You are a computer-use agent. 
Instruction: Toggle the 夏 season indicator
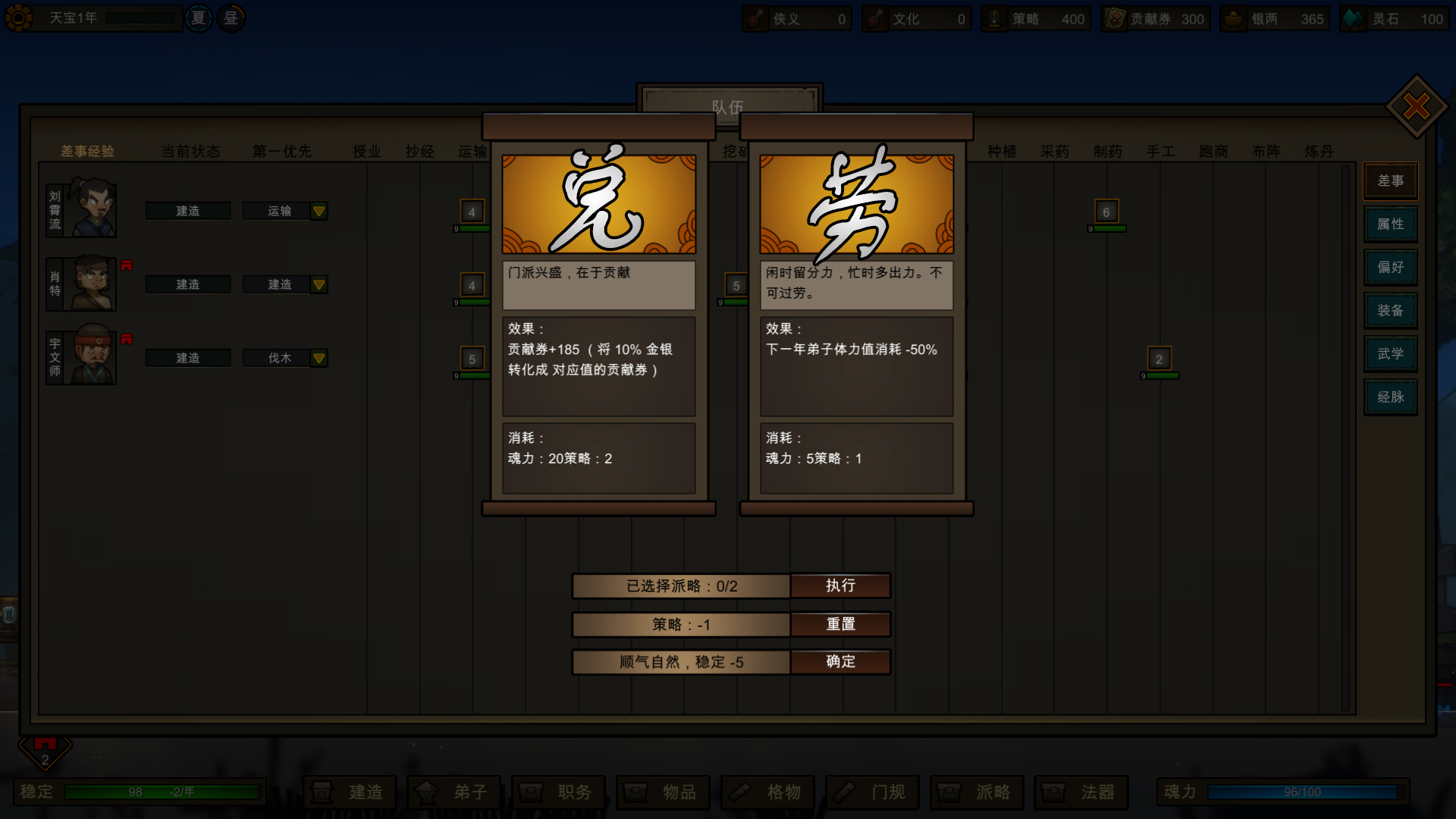point(198,17)
